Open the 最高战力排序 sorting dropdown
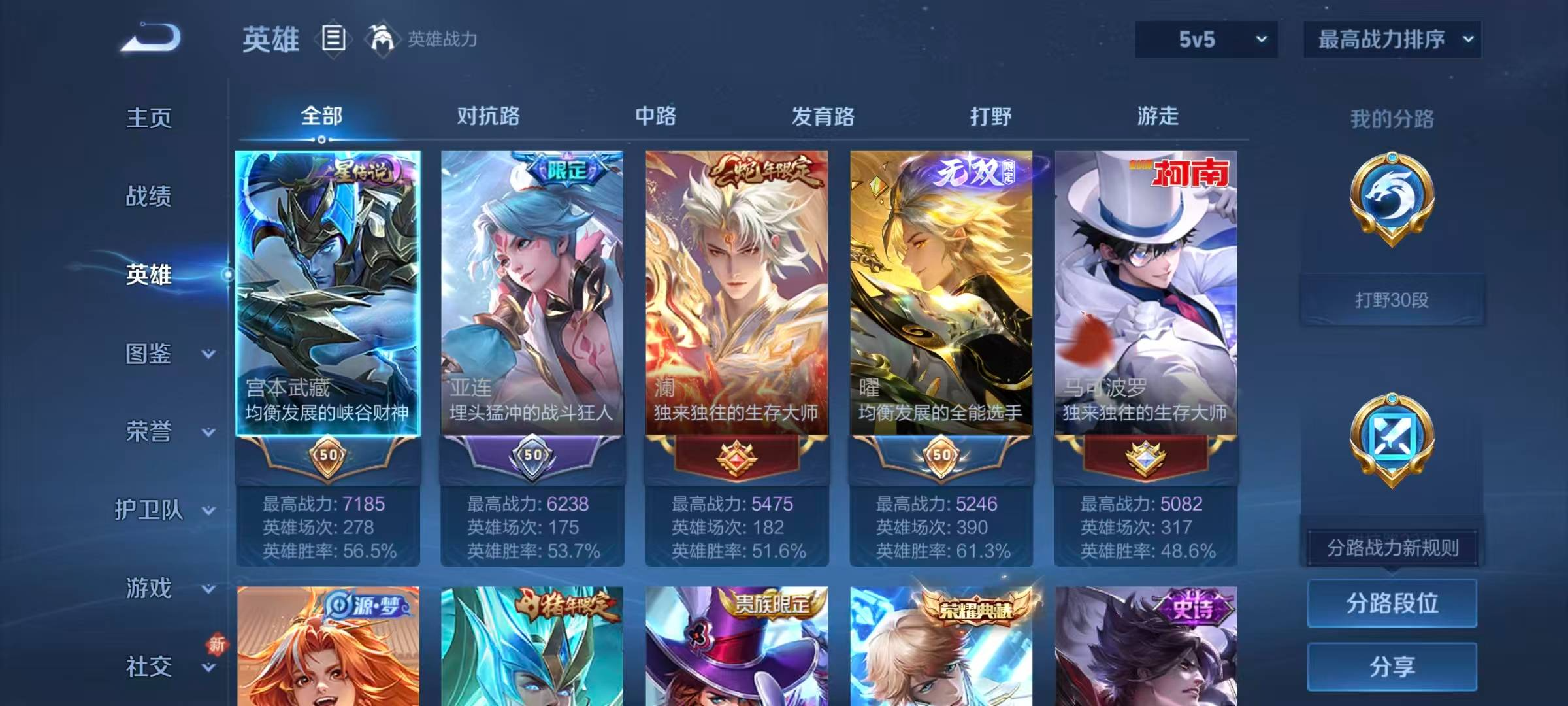Screen dimensions: 1568x706 [x=1392, y=39]
